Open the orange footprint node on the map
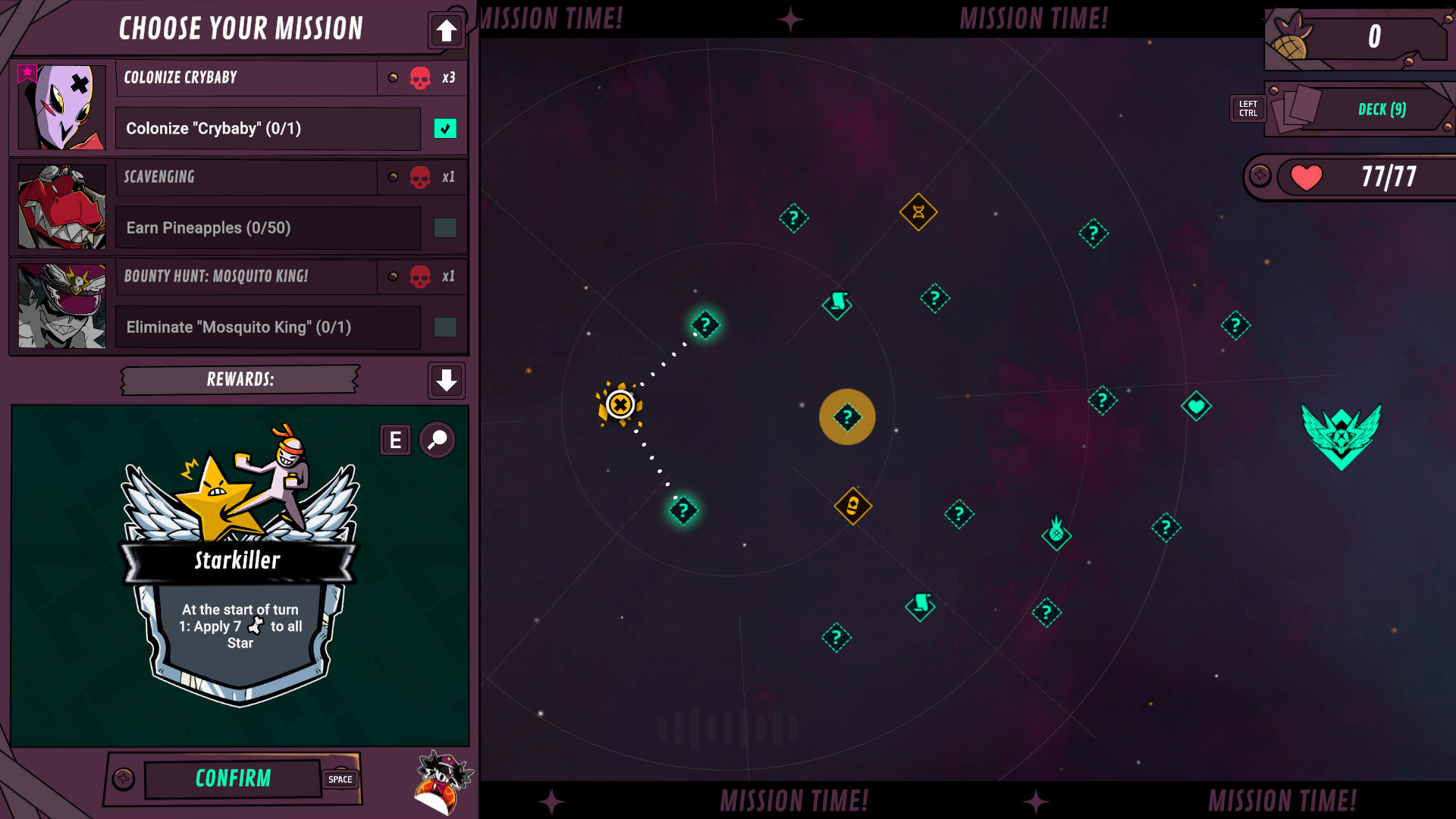This screenshot has height=819, width=1456. pyautogui.click(x=852, y=504)
